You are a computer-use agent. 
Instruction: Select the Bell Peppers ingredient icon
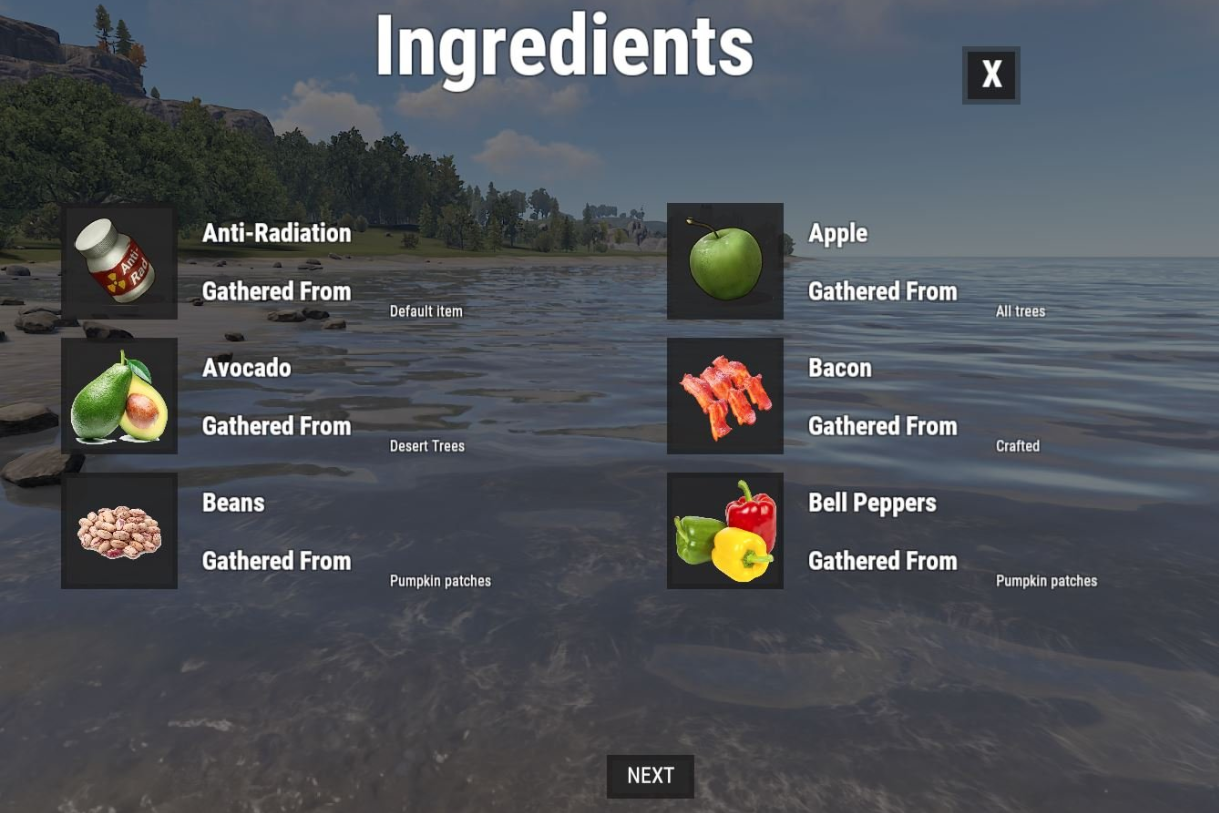pos(725,531)
